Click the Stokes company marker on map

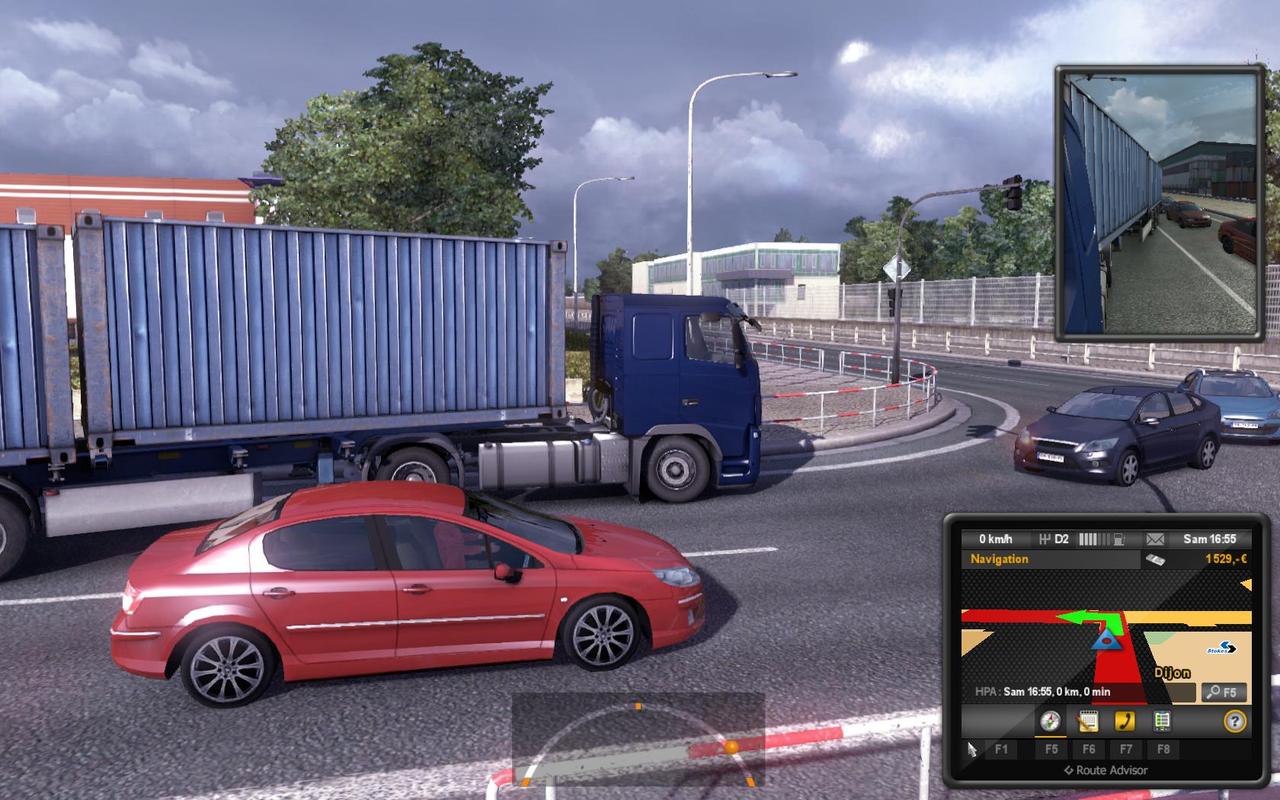point(1221,648)
